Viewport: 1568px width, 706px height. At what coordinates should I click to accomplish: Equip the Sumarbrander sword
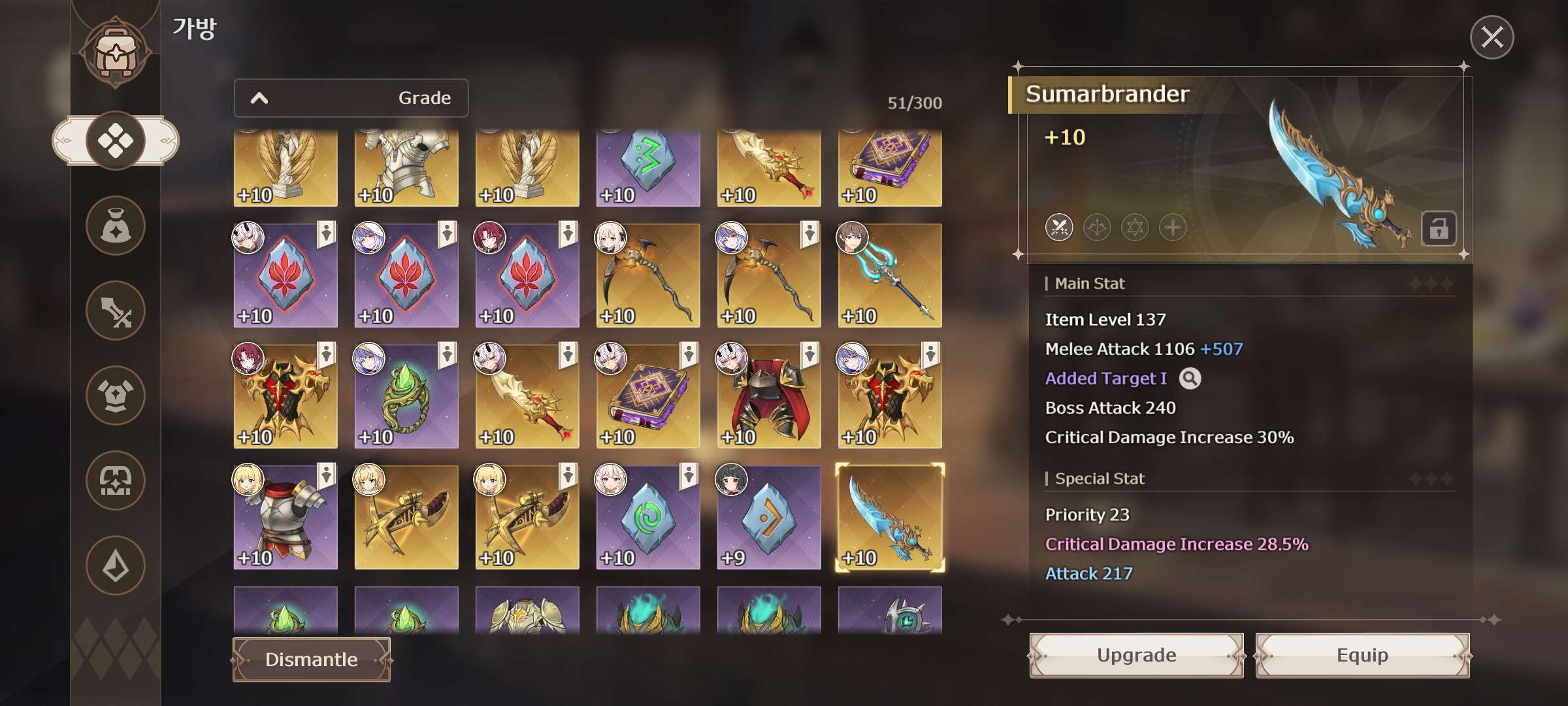[1362, 655]
